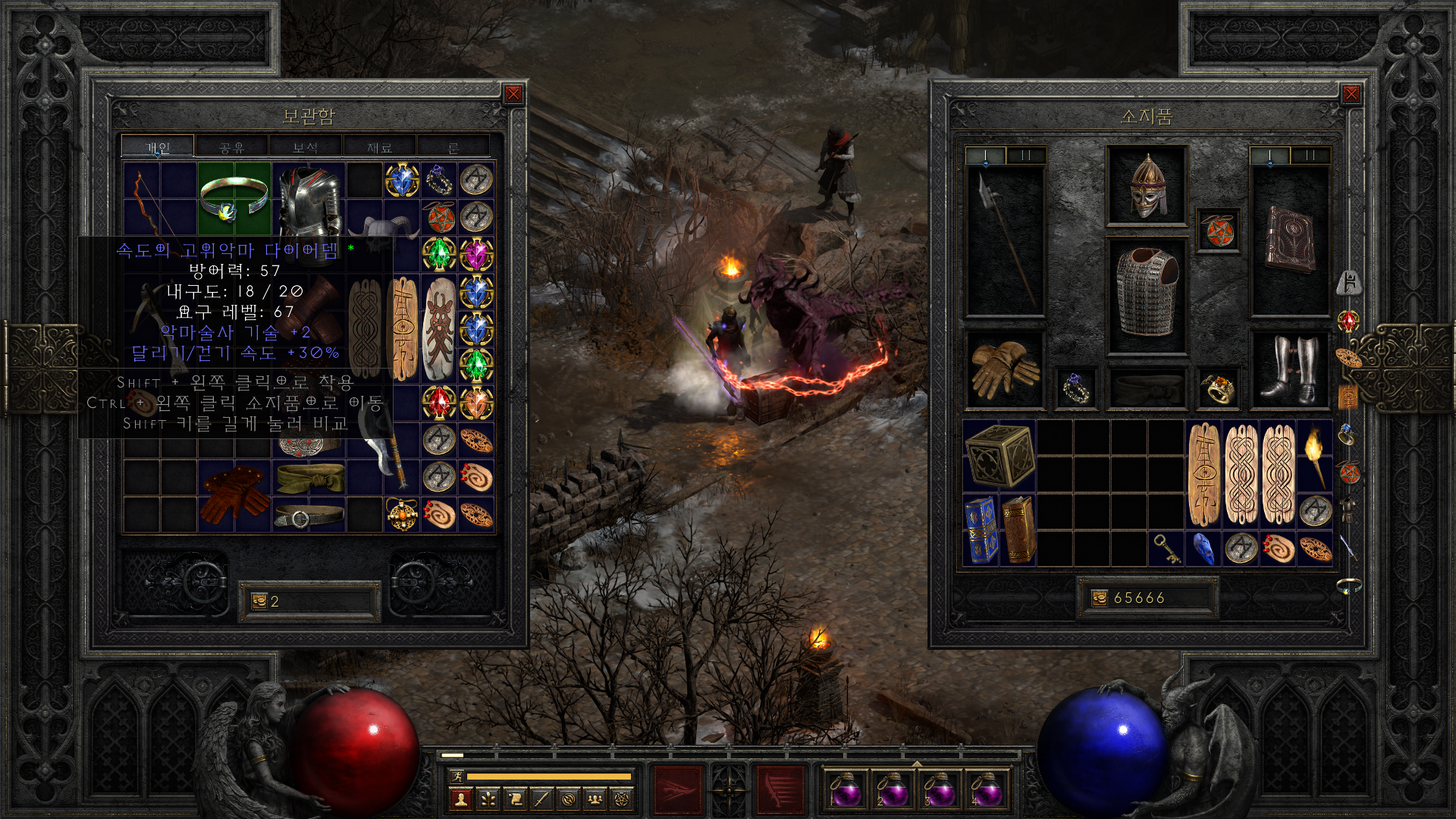This screenshot has height=819, width=1456.
Task: Select the equipped helmet slot
Action: coord(1147,186)
